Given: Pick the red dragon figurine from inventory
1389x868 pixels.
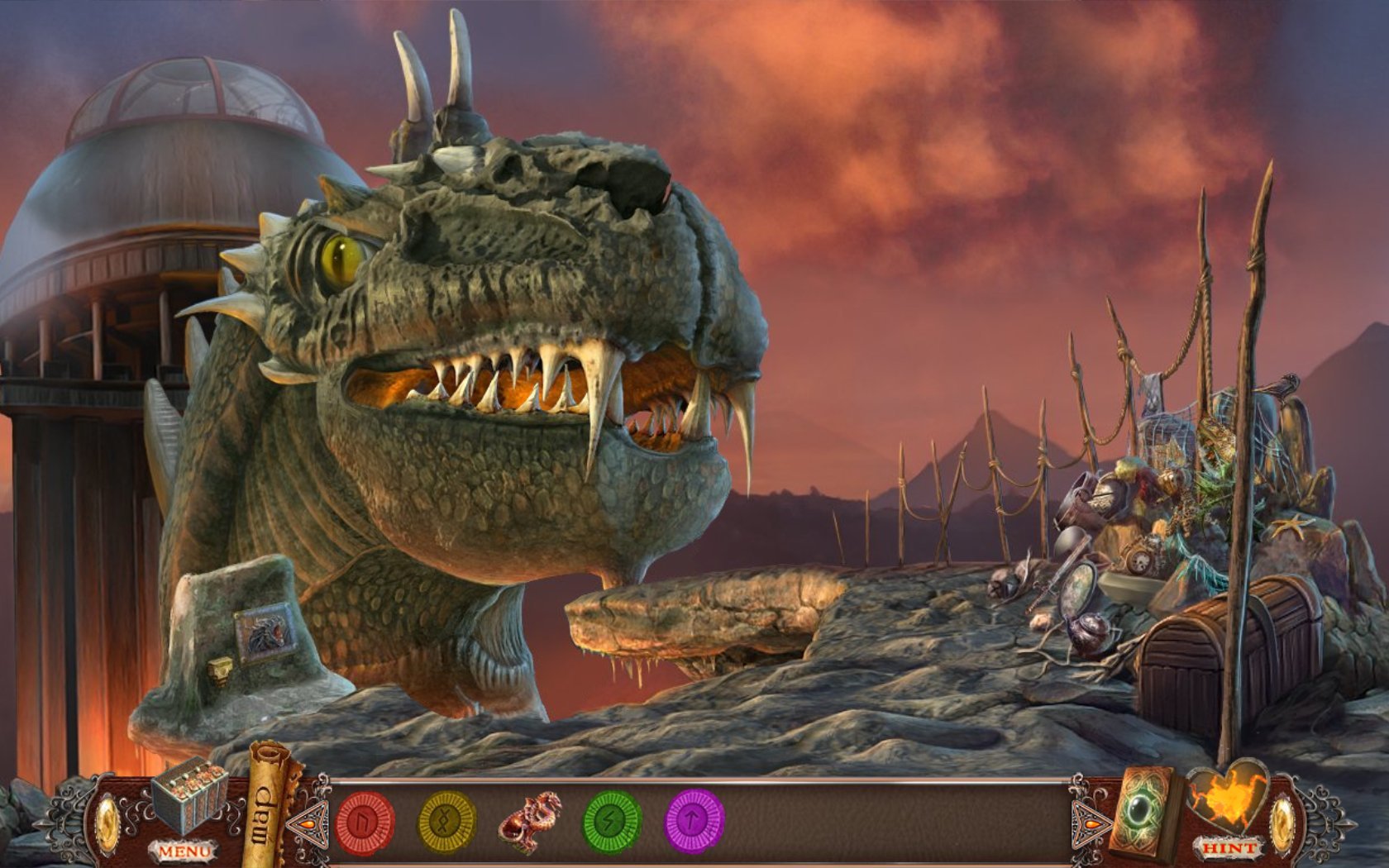Looking at the screenshot, I should 530,821.
